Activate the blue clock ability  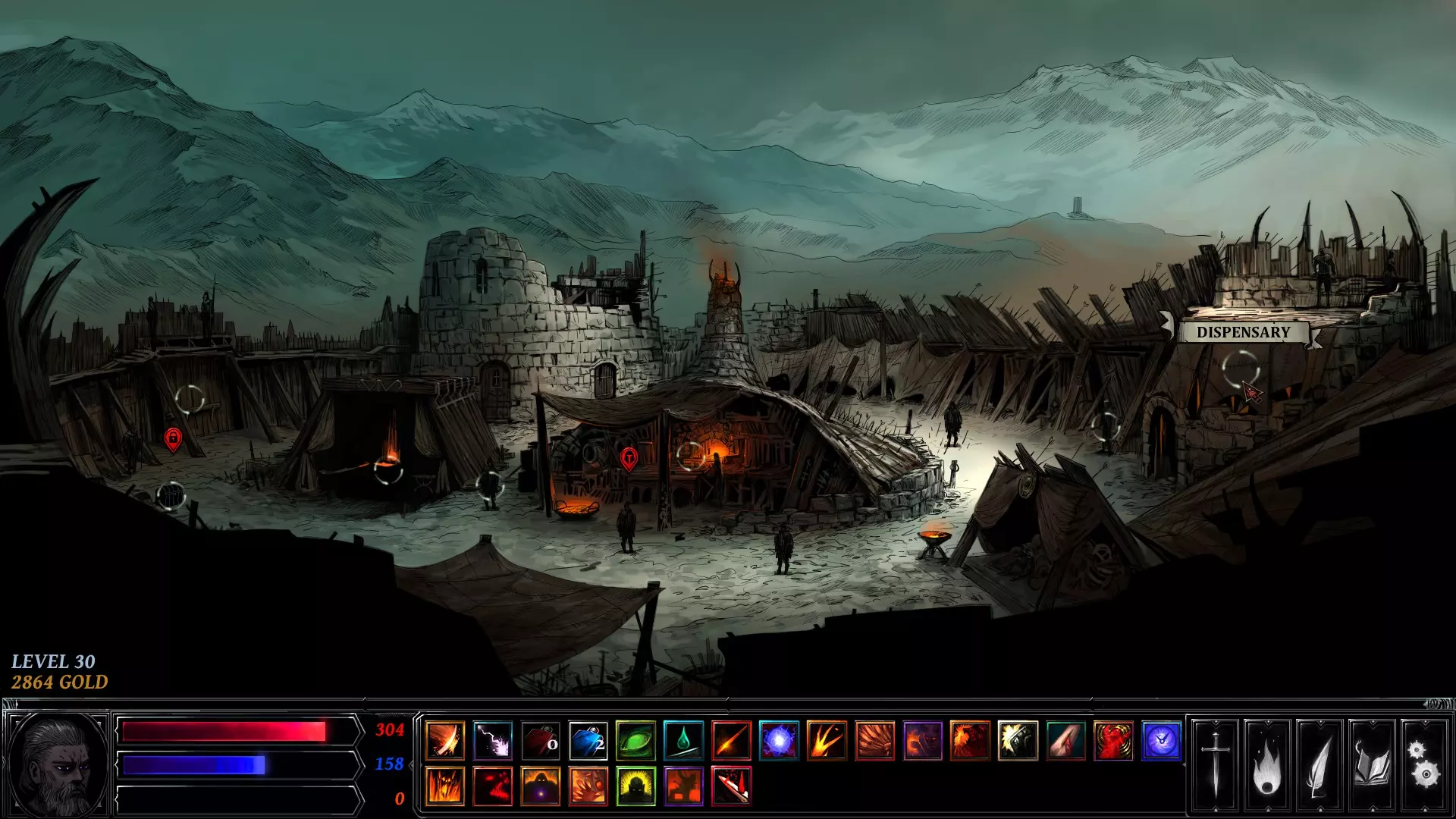tap(1161, 741)
